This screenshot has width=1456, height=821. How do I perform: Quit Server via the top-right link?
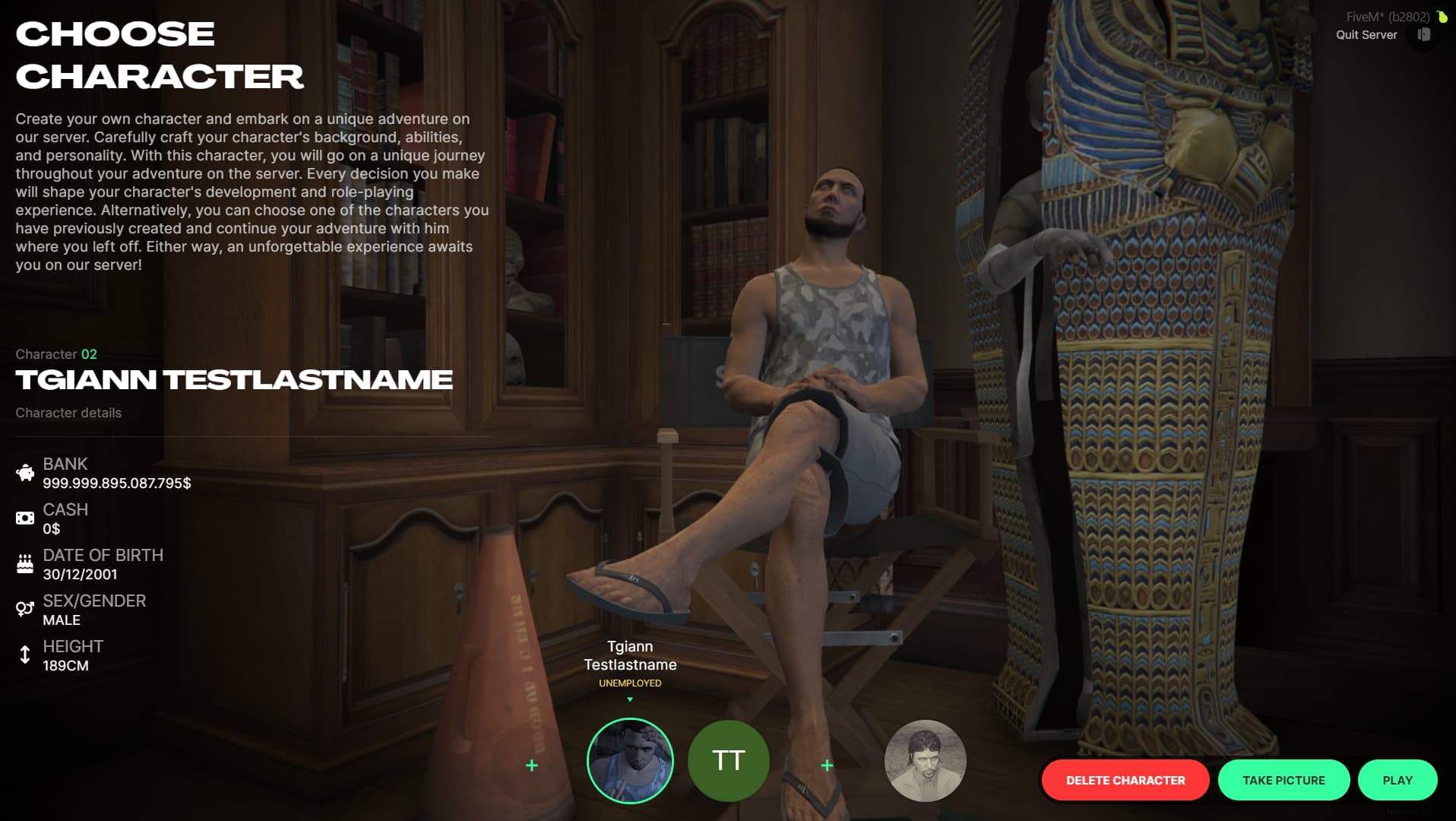coord(1366,35)
